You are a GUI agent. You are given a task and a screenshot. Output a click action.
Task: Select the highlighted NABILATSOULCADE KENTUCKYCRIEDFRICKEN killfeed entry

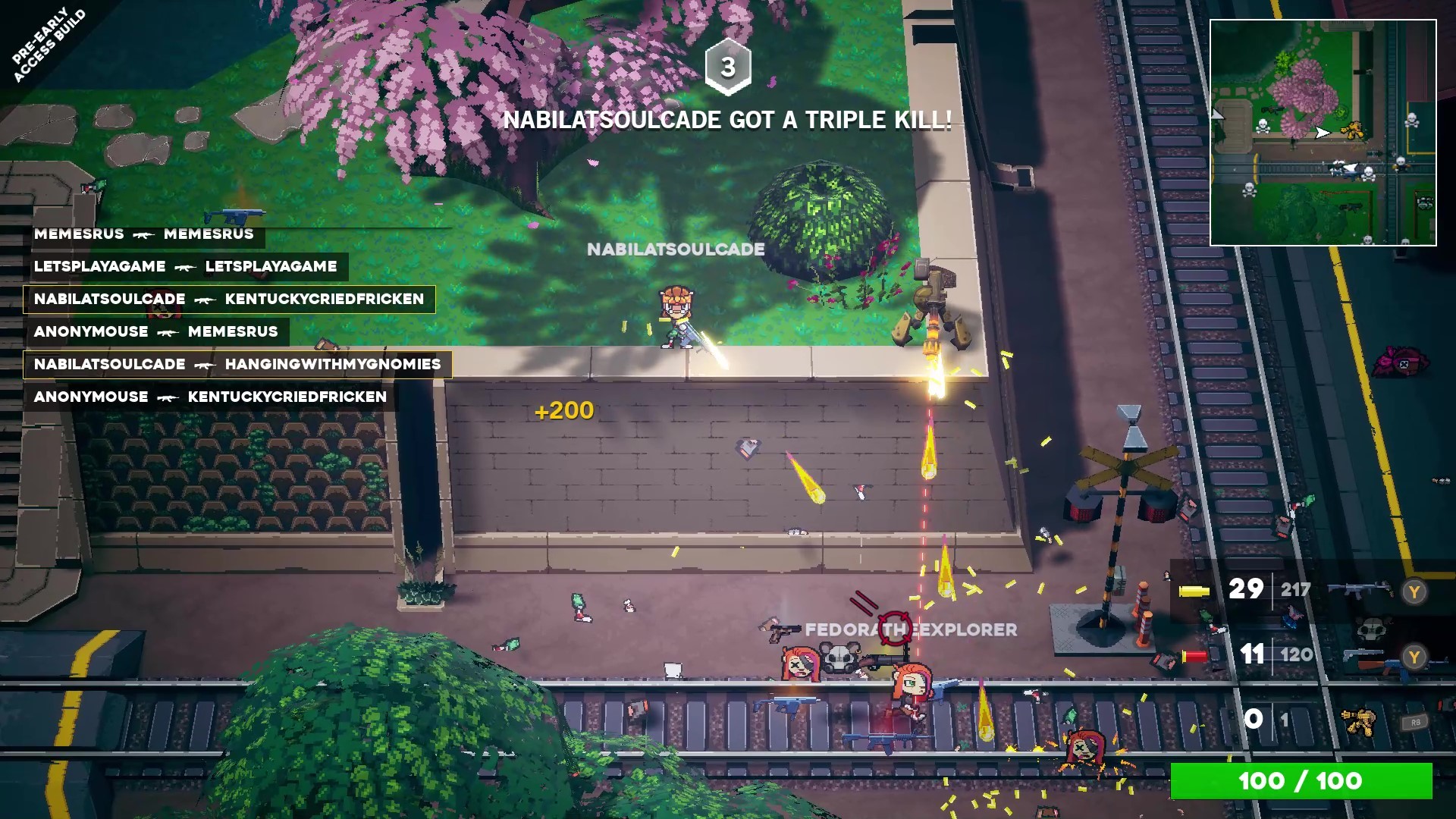[x=227, y=299]
